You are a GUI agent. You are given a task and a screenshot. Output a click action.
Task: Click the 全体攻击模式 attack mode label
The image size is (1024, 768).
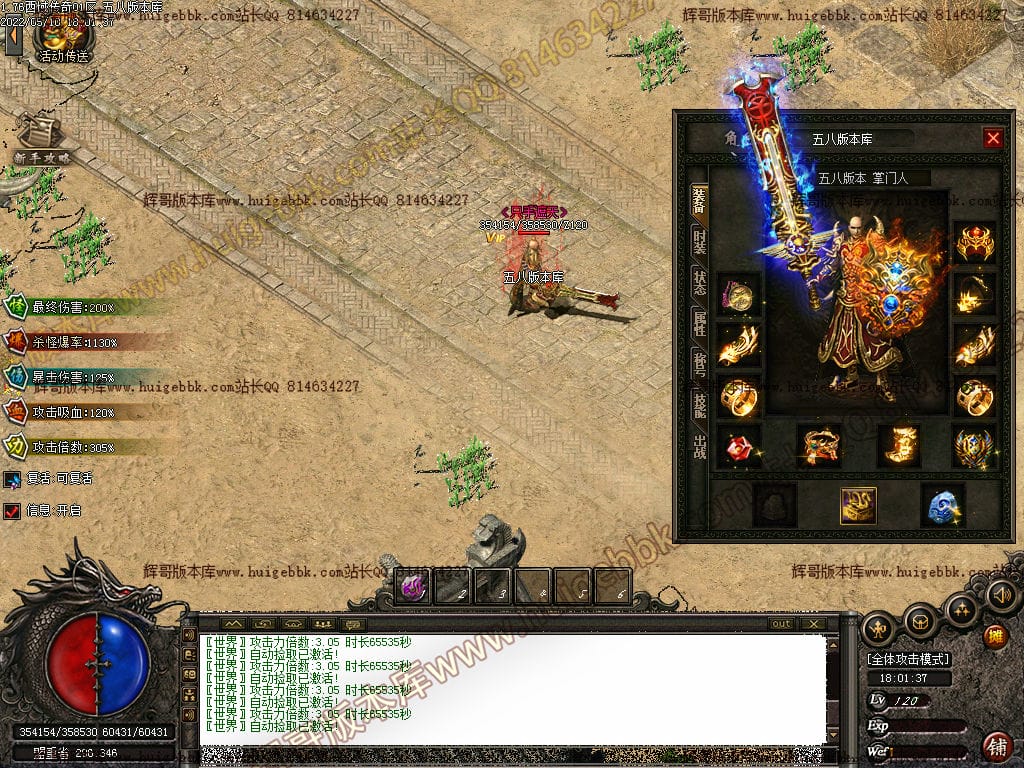tap(908, 659)
